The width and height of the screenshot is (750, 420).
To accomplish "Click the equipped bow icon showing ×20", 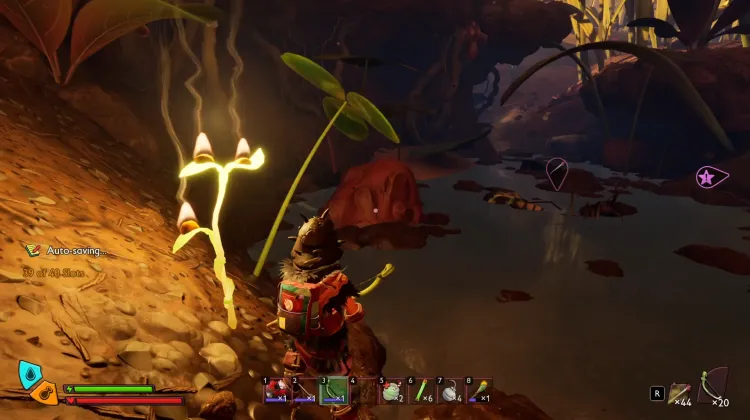I will pyautogui.click(x=714, y=384).
